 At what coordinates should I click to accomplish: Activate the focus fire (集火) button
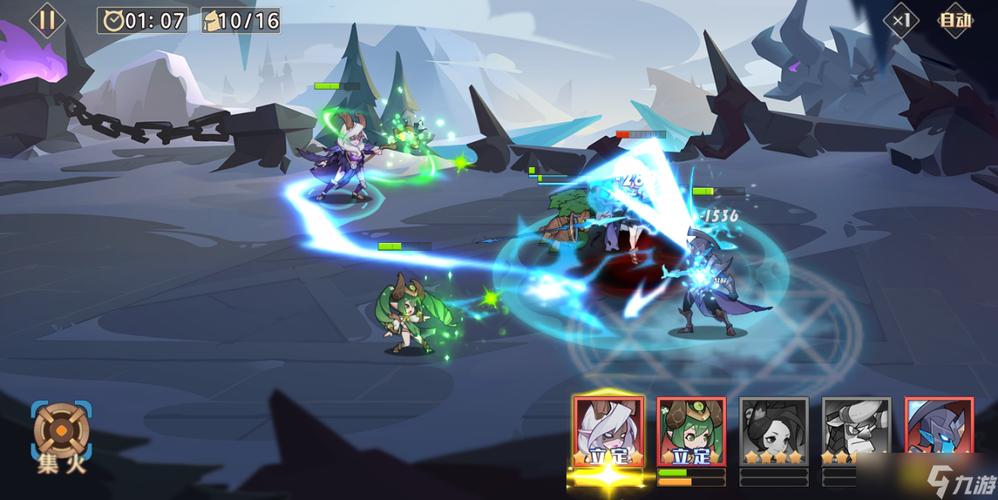60,434
